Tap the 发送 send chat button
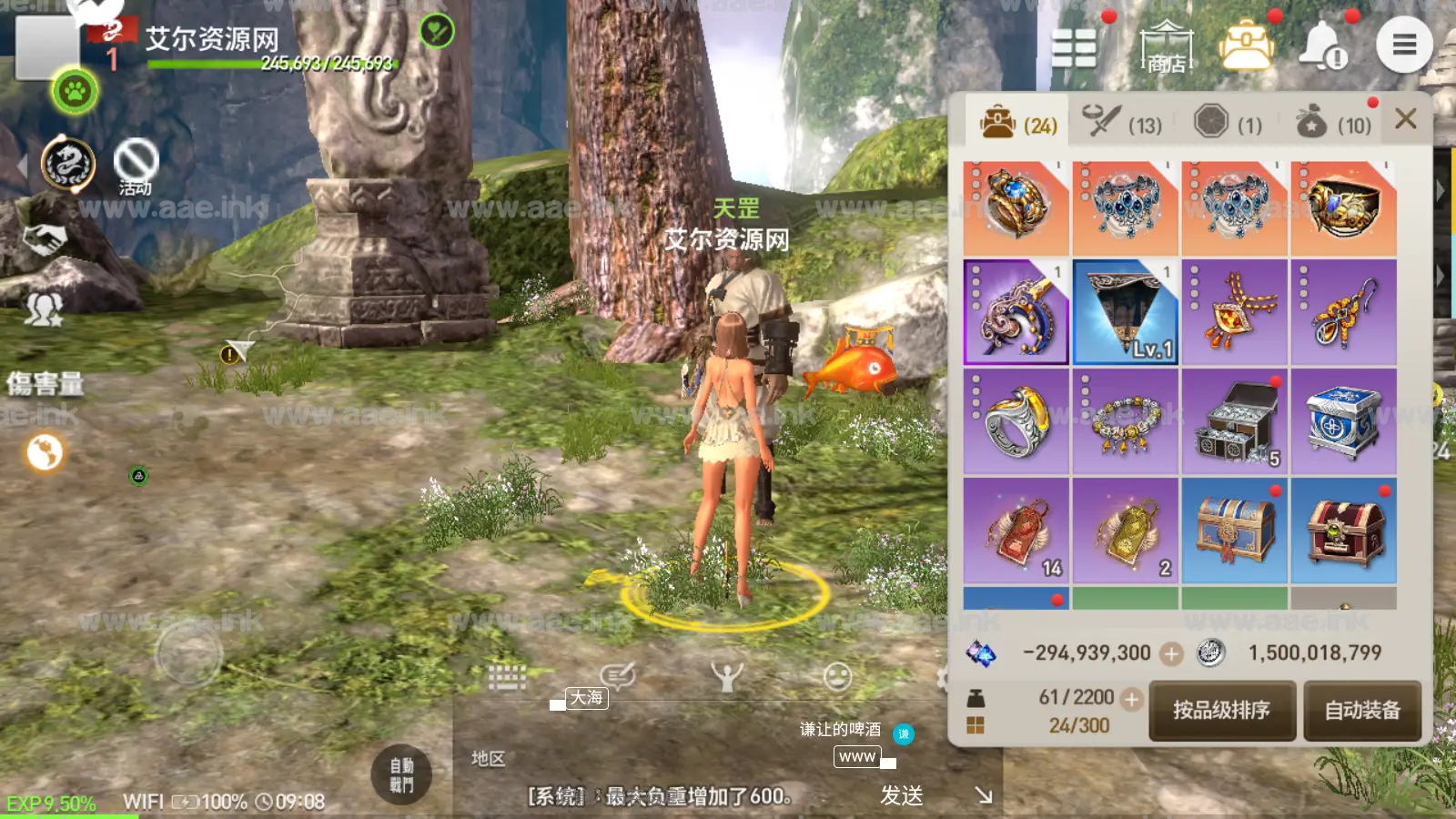This screenshot has height=819, width=1456. pyautogui.click(x=902, y=795)
